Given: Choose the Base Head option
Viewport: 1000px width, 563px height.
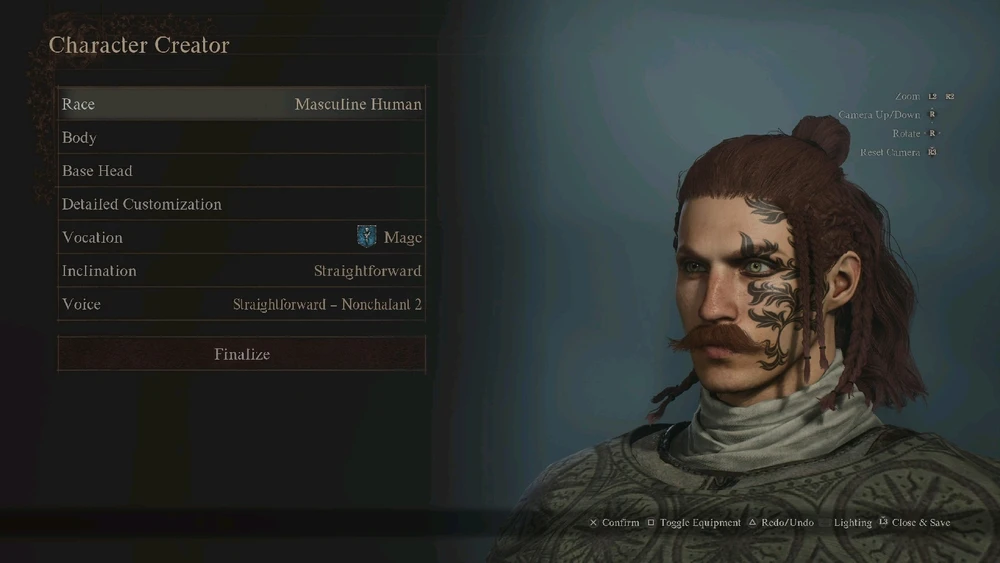Looking at the screenshot, I should [x=241, y=171].
